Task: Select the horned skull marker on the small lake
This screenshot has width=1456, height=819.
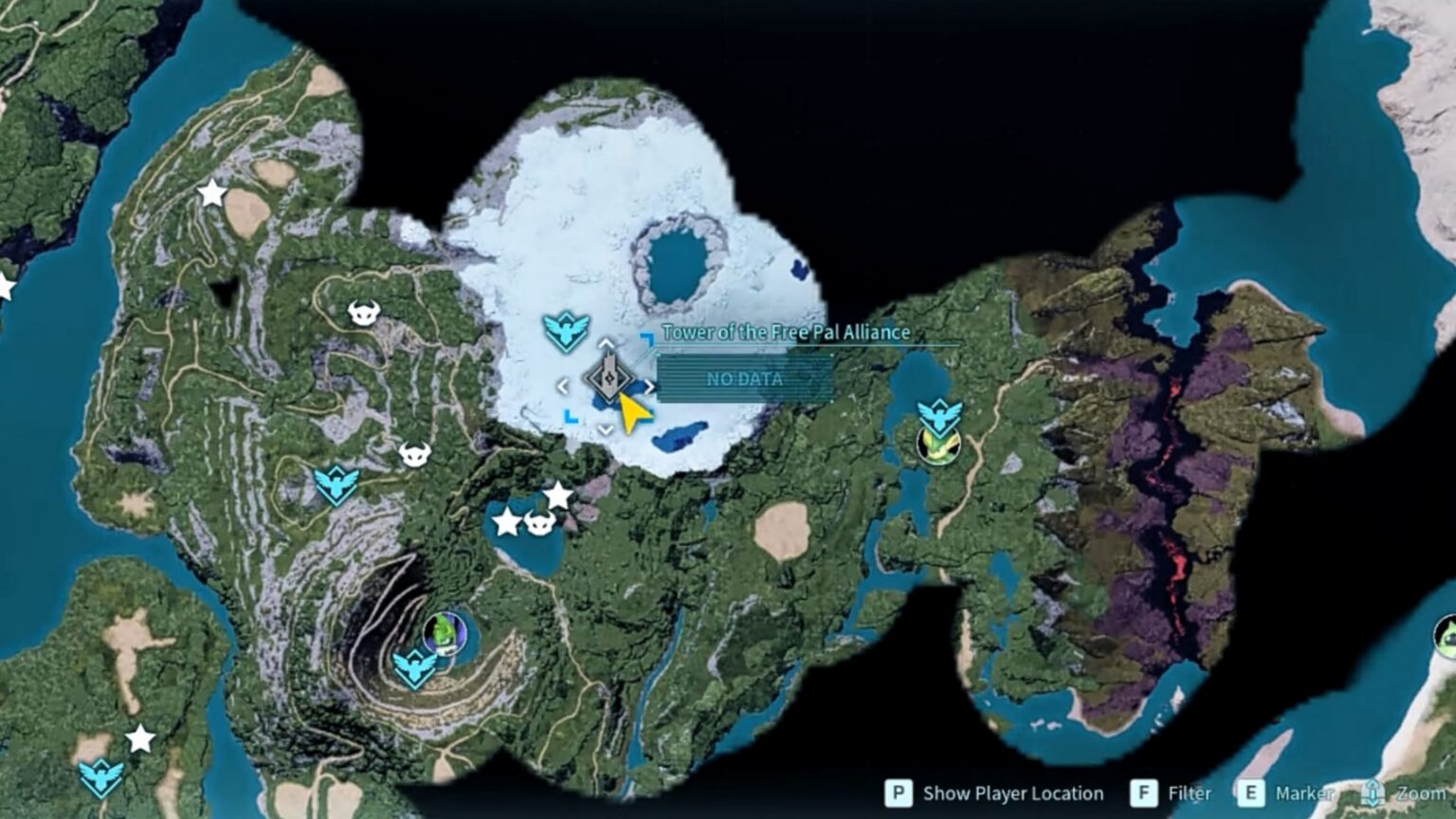Action: tap(539, 521)
